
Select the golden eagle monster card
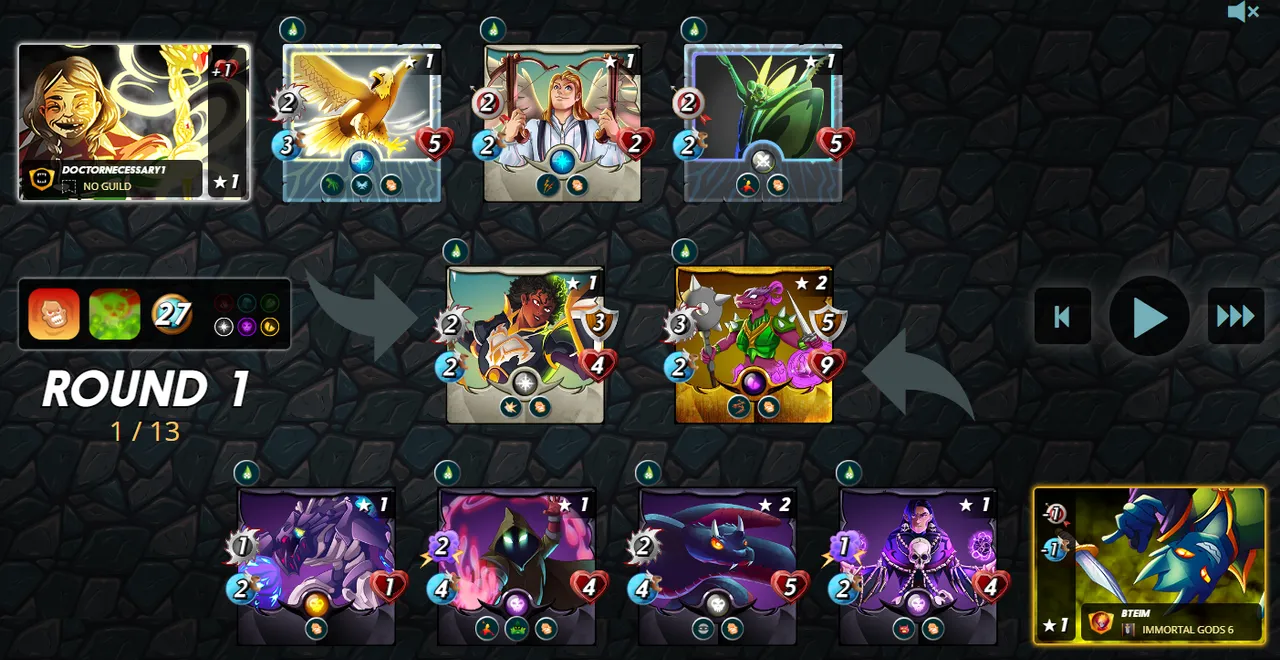[x=361, y=122]
